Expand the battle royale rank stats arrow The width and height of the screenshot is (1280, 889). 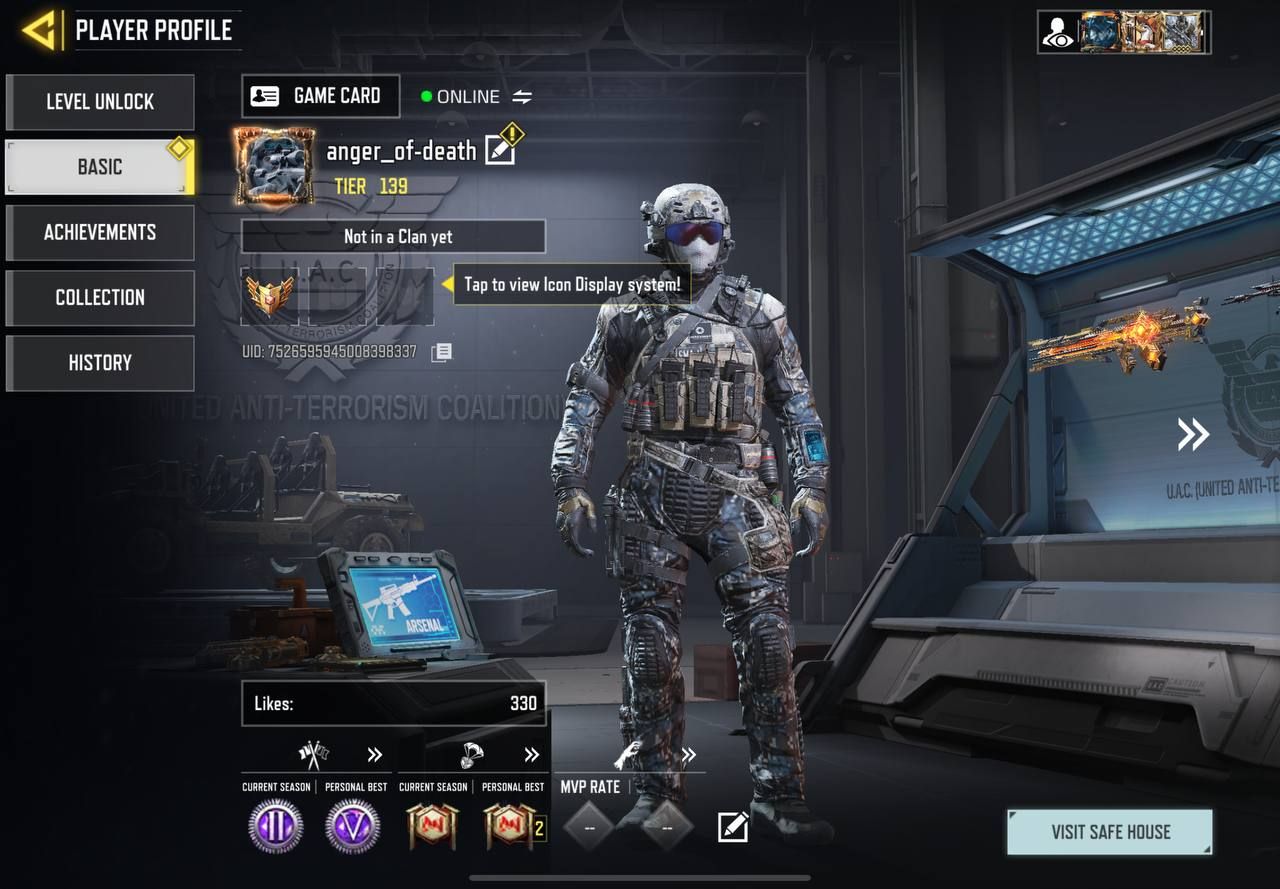coord(532,755)
